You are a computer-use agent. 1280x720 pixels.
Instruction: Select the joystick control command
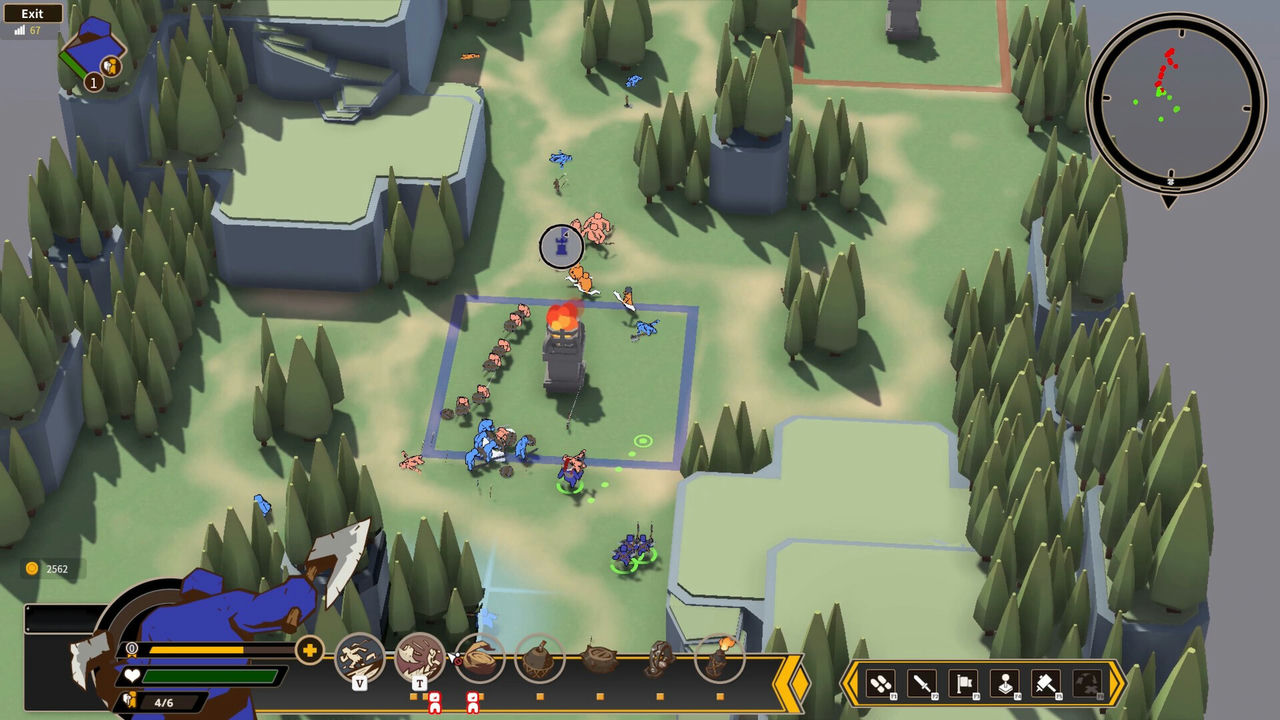pyautogui.click(x=1004, y=684)
